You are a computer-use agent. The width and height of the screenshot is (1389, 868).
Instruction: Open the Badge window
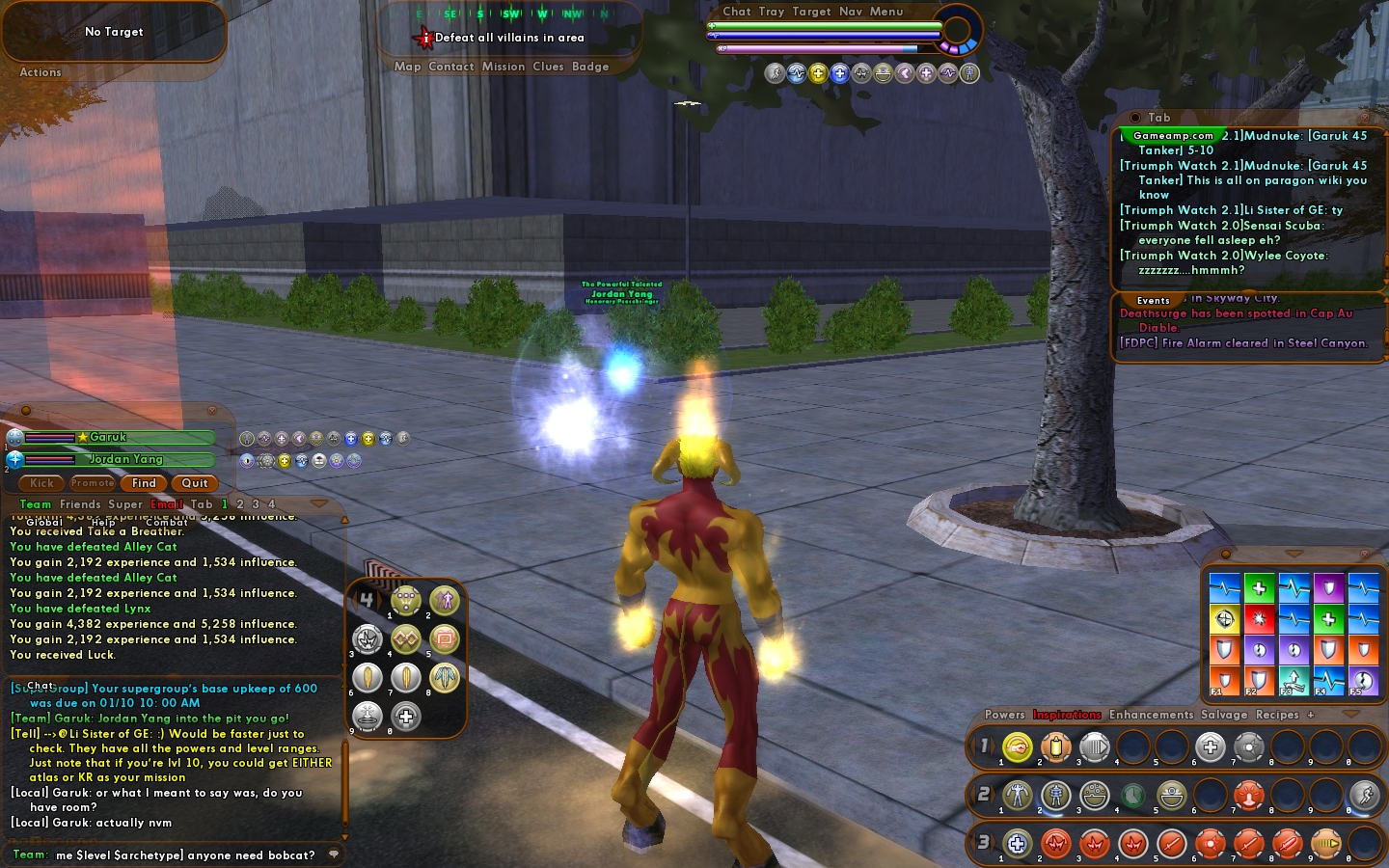(590, 67)
